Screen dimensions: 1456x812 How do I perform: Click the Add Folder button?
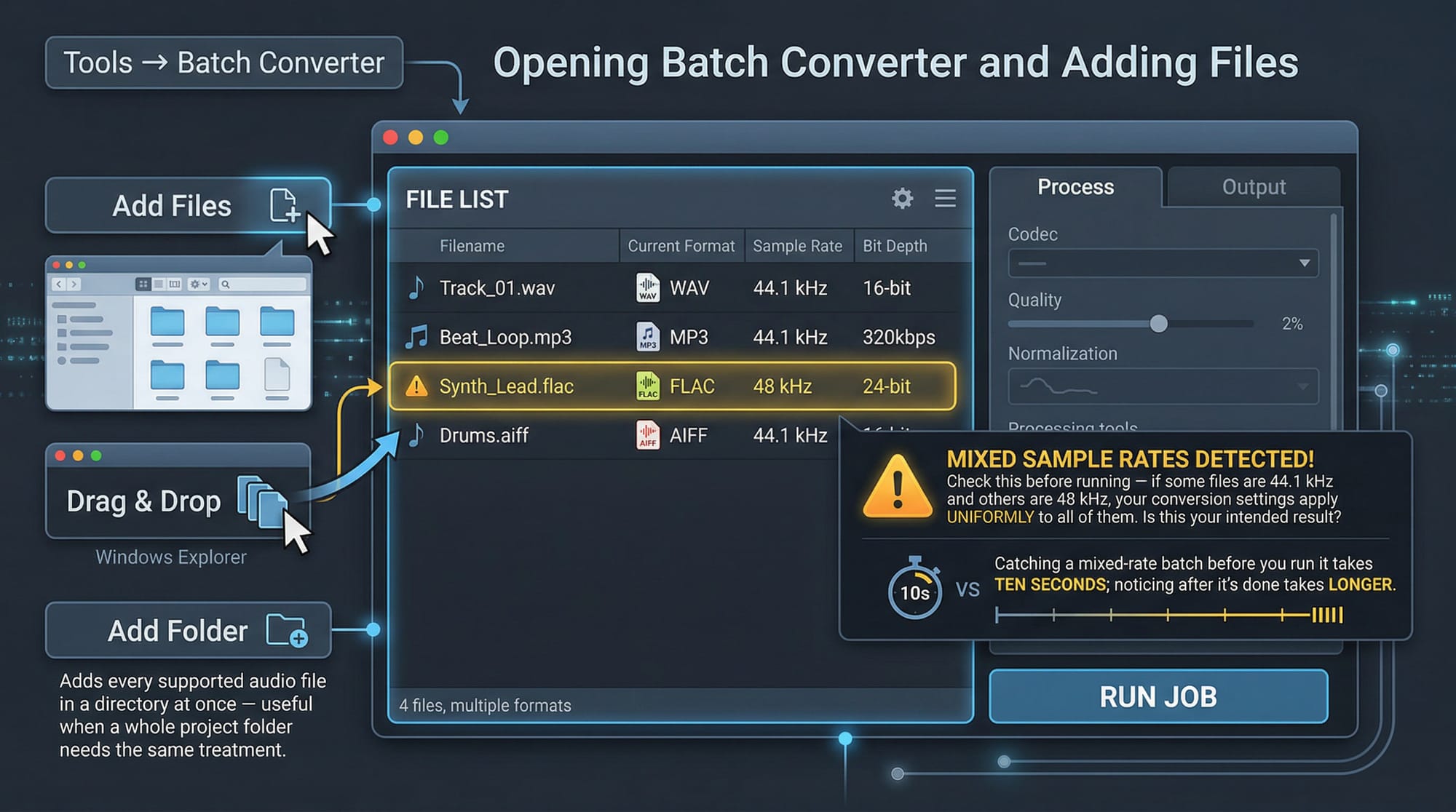[x=188, y=630]
